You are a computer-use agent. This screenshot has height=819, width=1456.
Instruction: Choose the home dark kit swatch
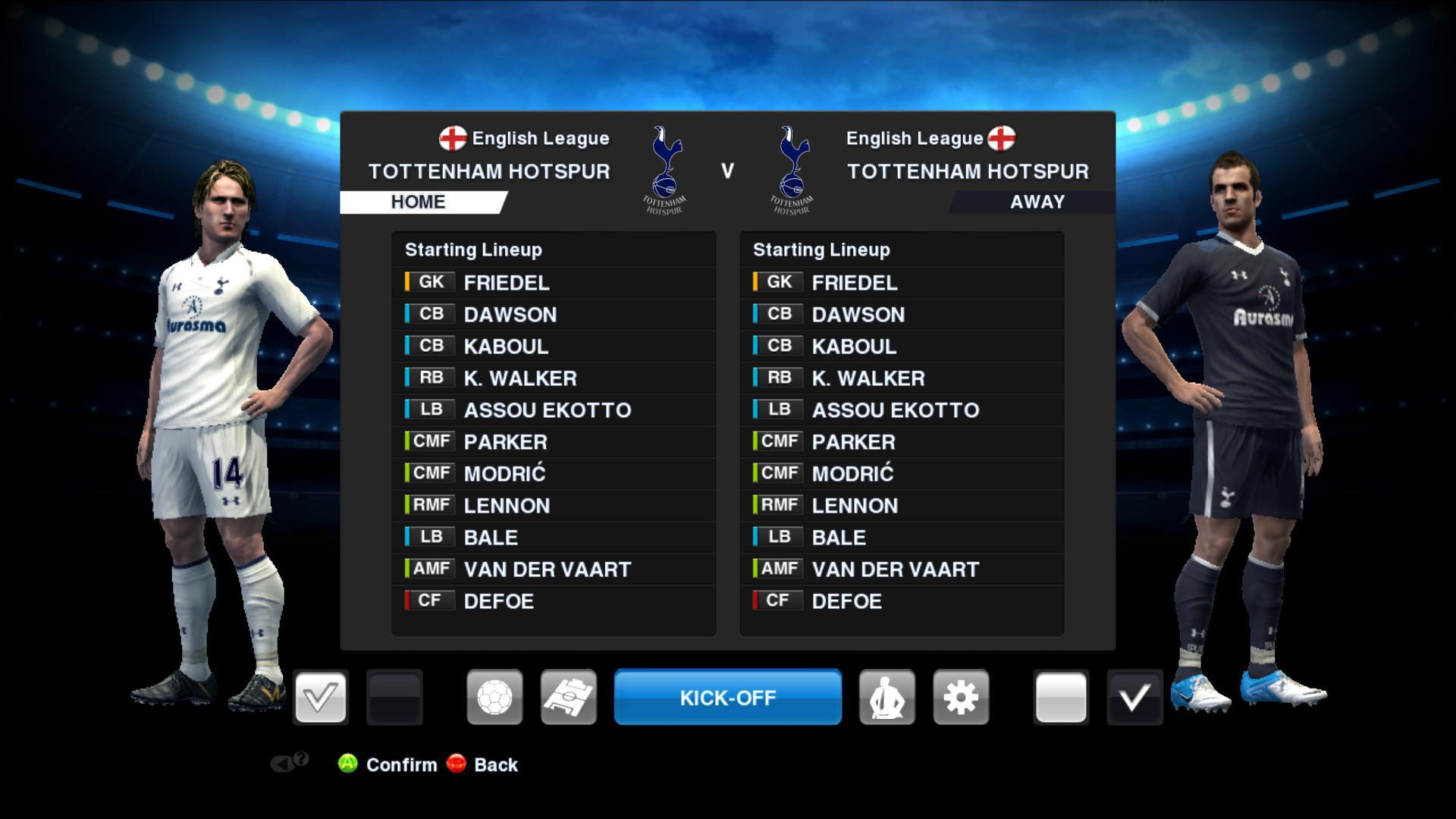(394, 697)
